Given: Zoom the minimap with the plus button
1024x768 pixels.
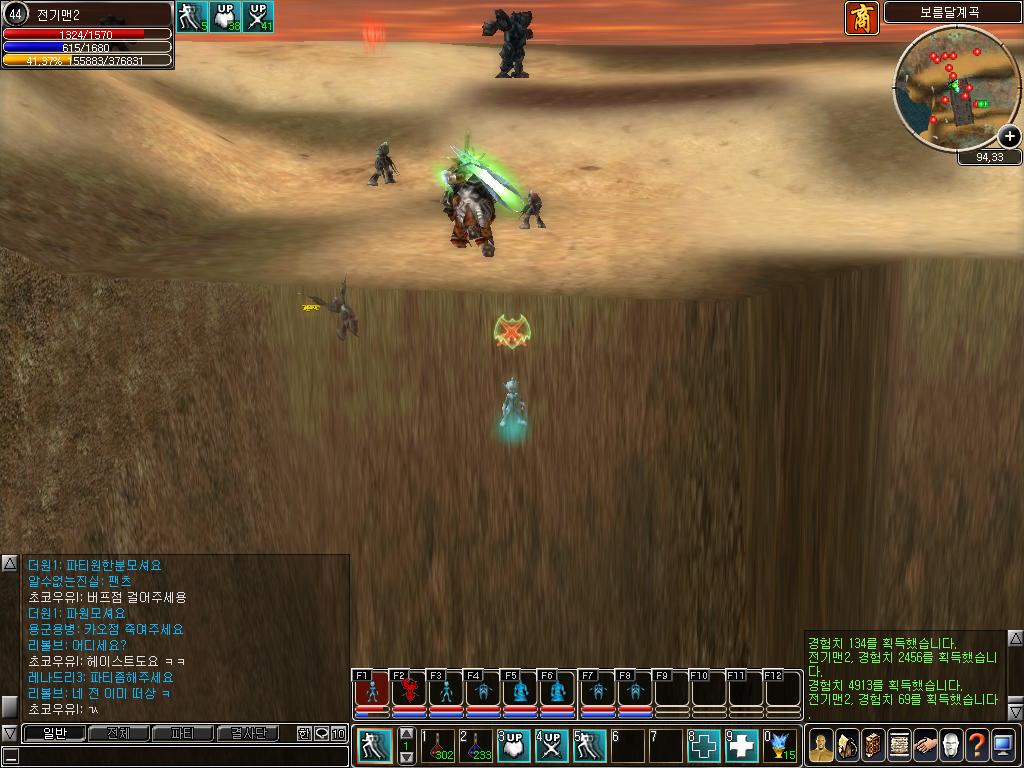Looking at the screenshot, I should pos(1009,137).
